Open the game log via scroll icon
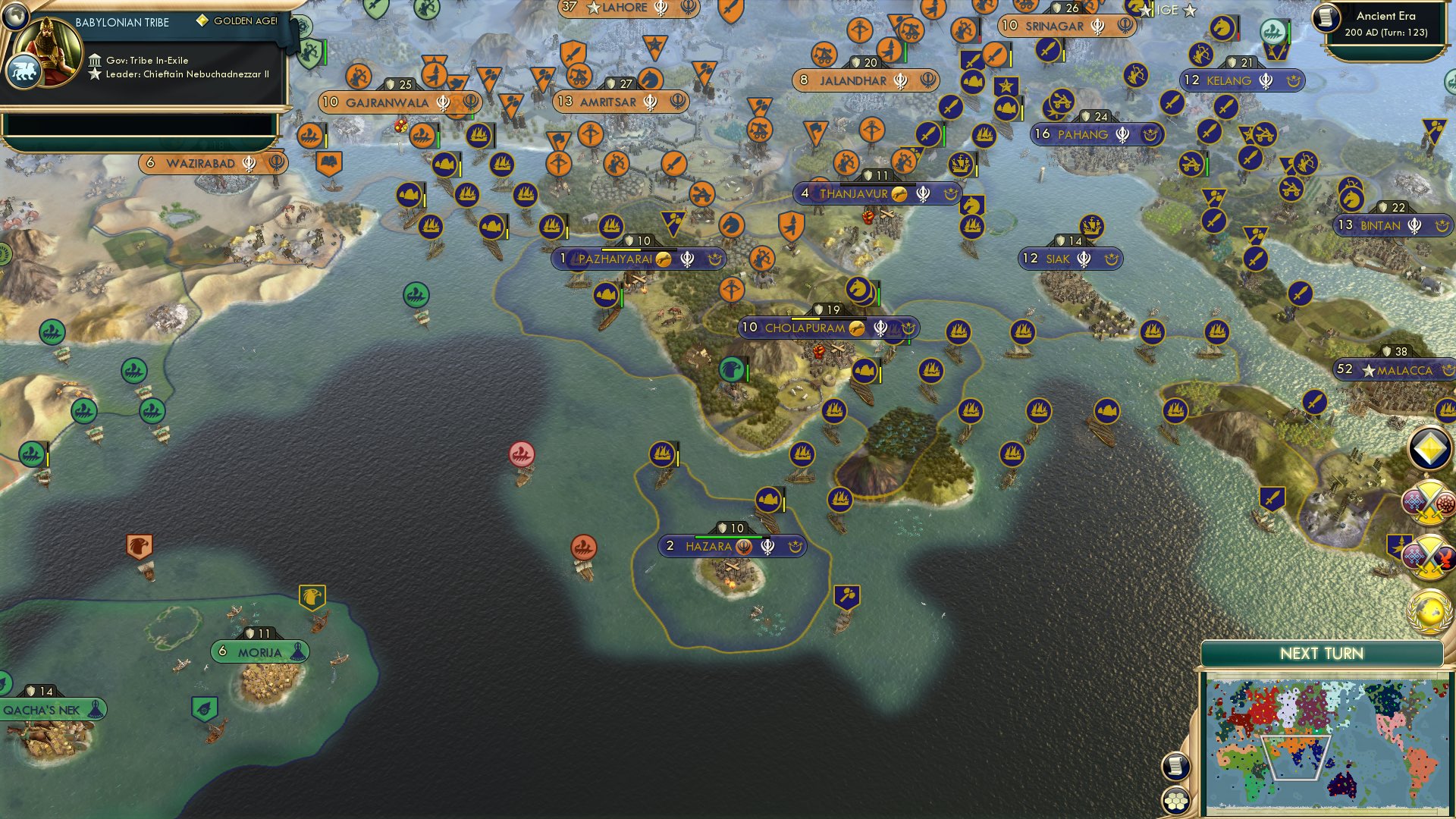Screen dimensions: 1456x819 coord(1175,766)
